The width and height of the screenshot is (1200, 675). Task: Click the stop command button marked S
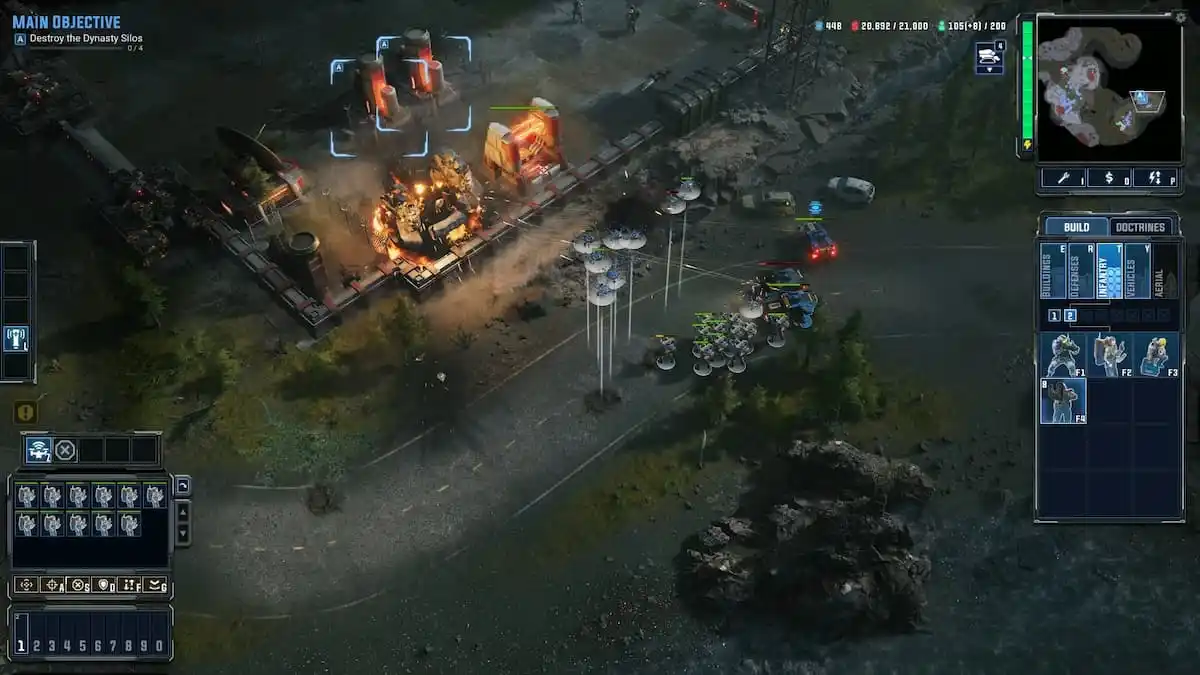77,585
